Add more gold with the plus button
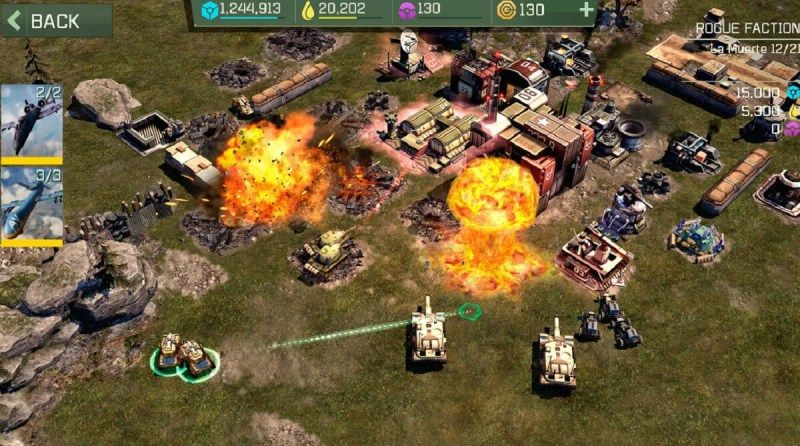The image size is (800, 446). pos(586,11)
